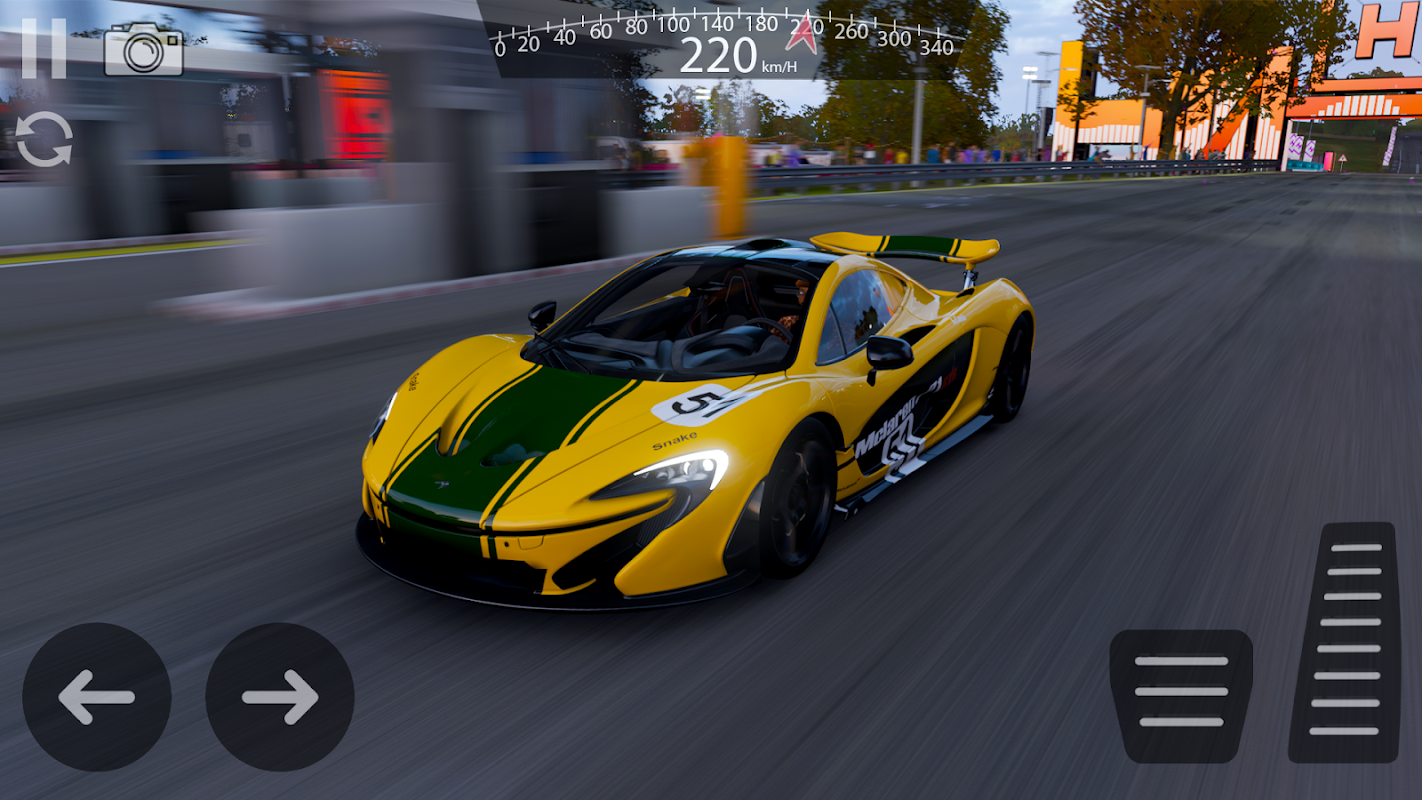
Task: Tap the camera icon to change view
Action: (x=144, y=49)
